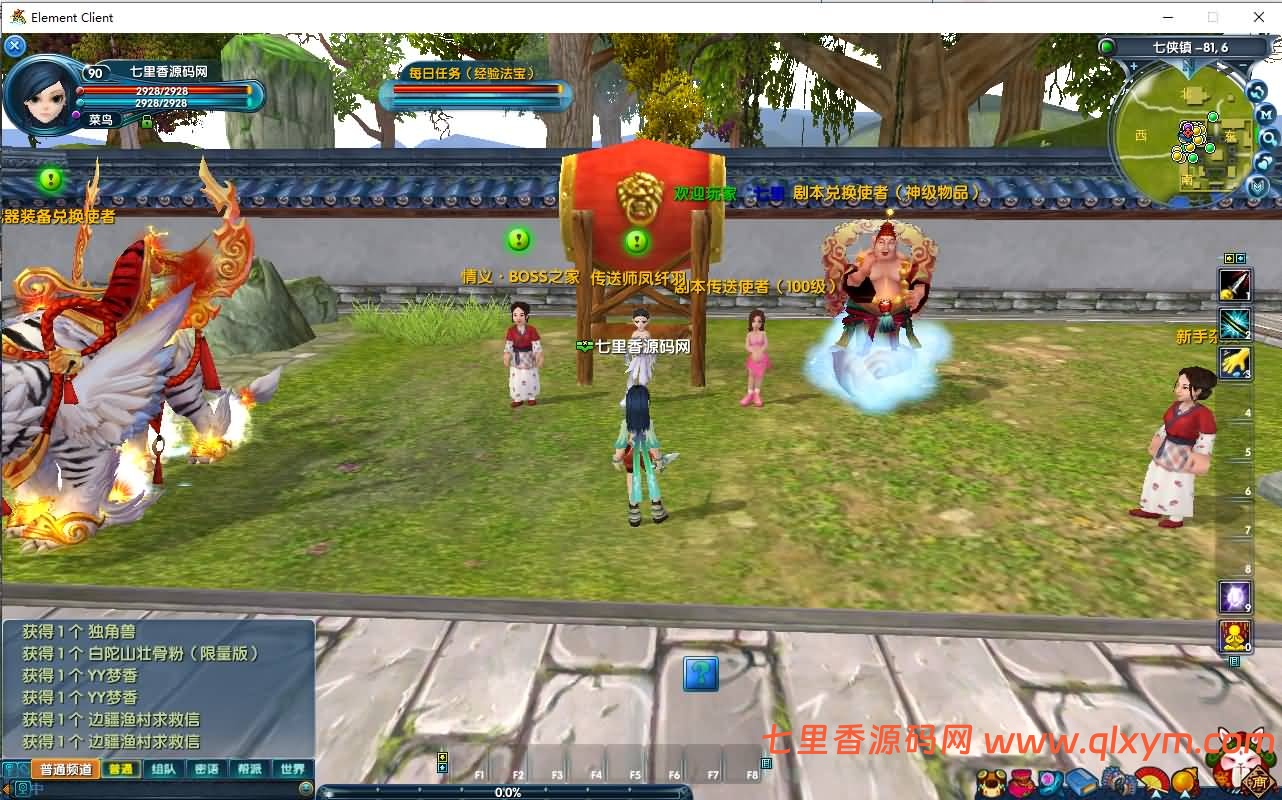
Task: Zoom out the minimap with the minus button
Action: pos(1243,68)
